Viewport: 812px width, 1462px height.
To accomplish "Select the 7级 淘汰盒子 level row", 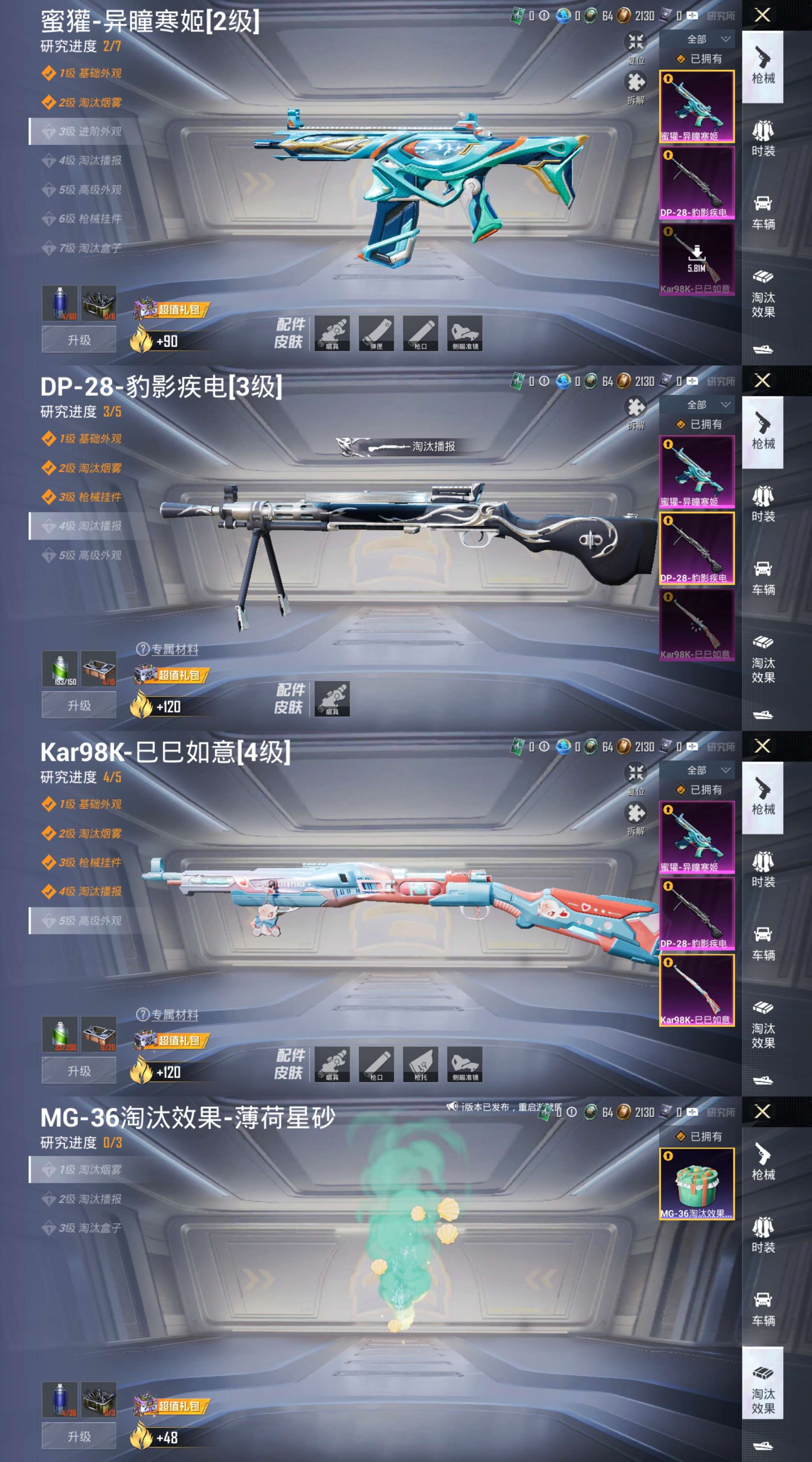I will [89, 248].
